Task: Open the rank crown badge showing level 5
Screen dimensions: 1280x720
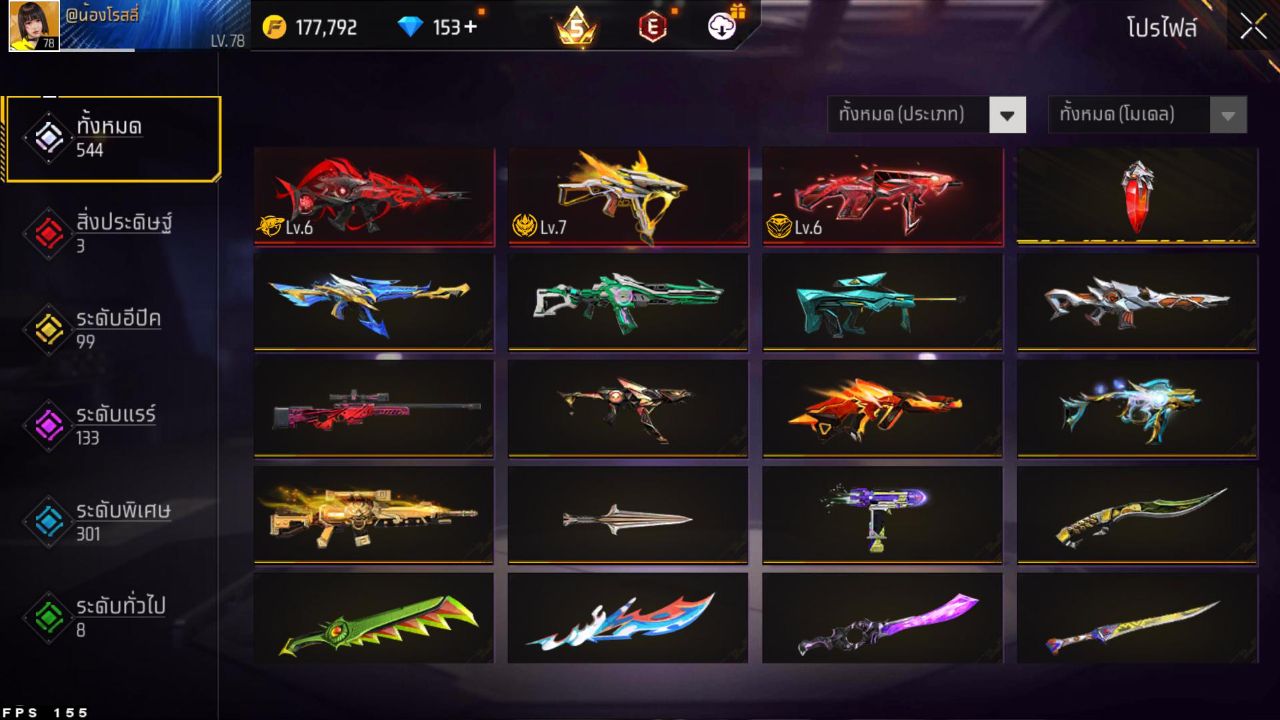Action: (575, 28)
